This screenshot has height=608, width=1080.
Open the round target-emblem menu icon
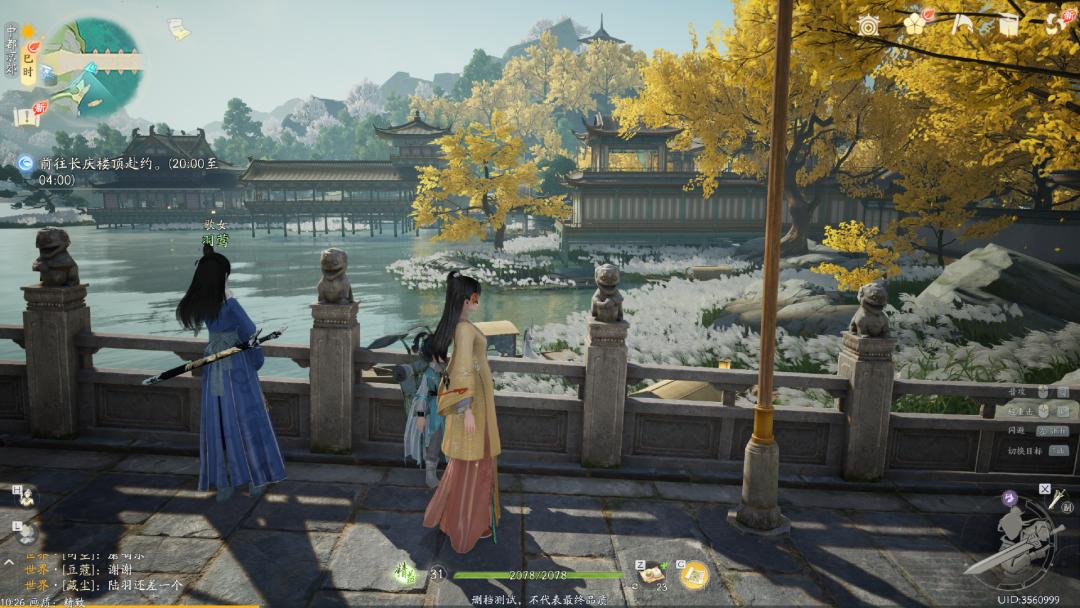867,26
